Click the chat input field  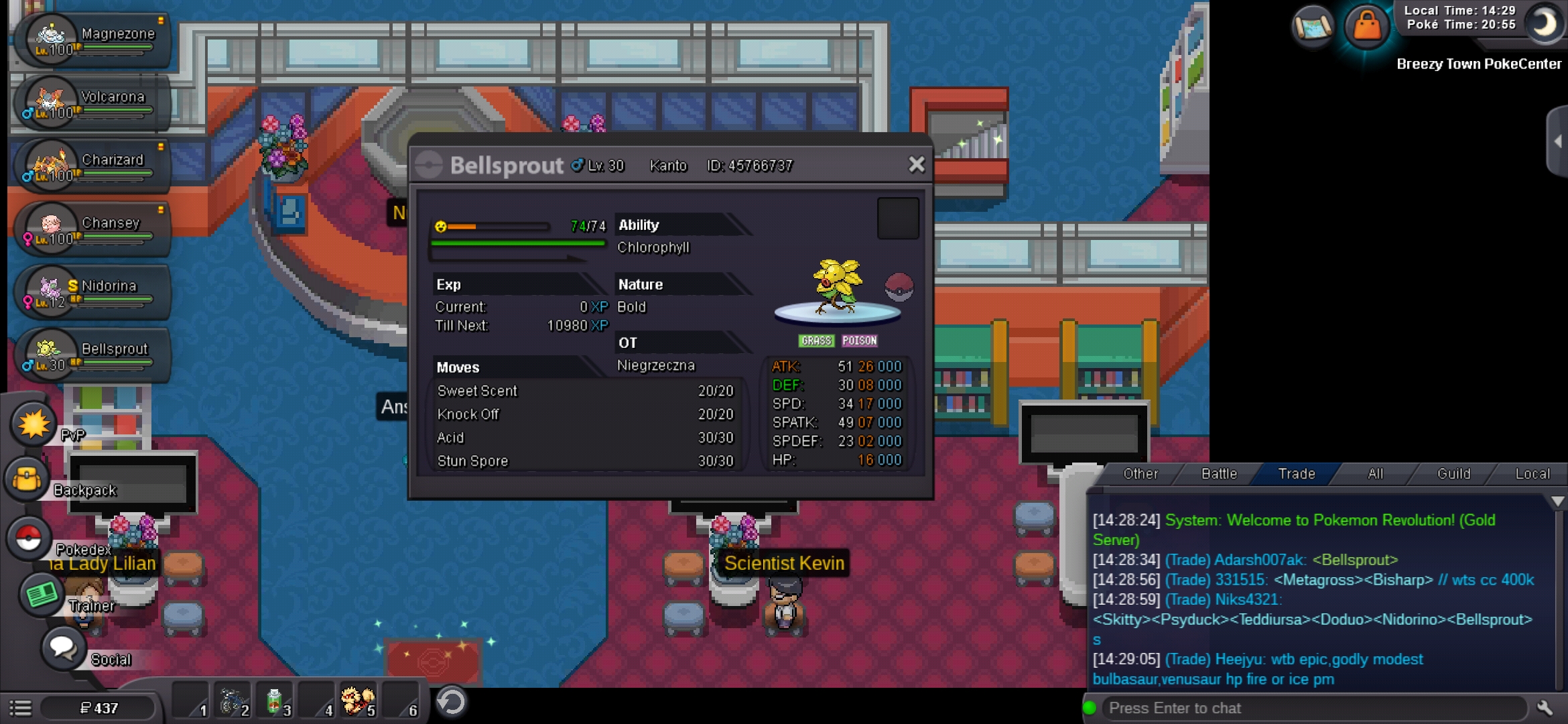coord(1273,707)
